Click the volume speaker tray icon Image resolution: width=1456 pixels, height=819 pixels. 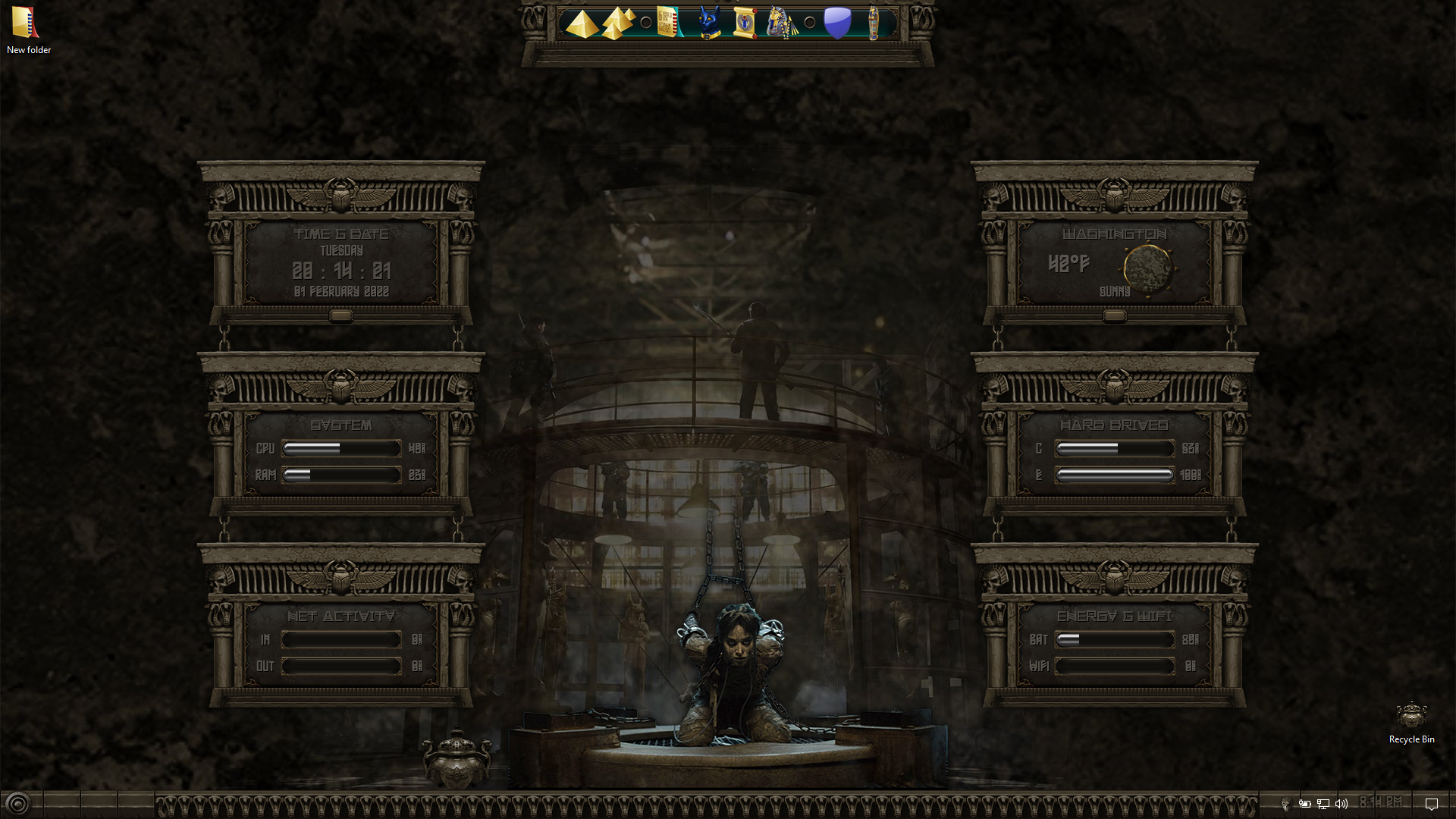1341,804
